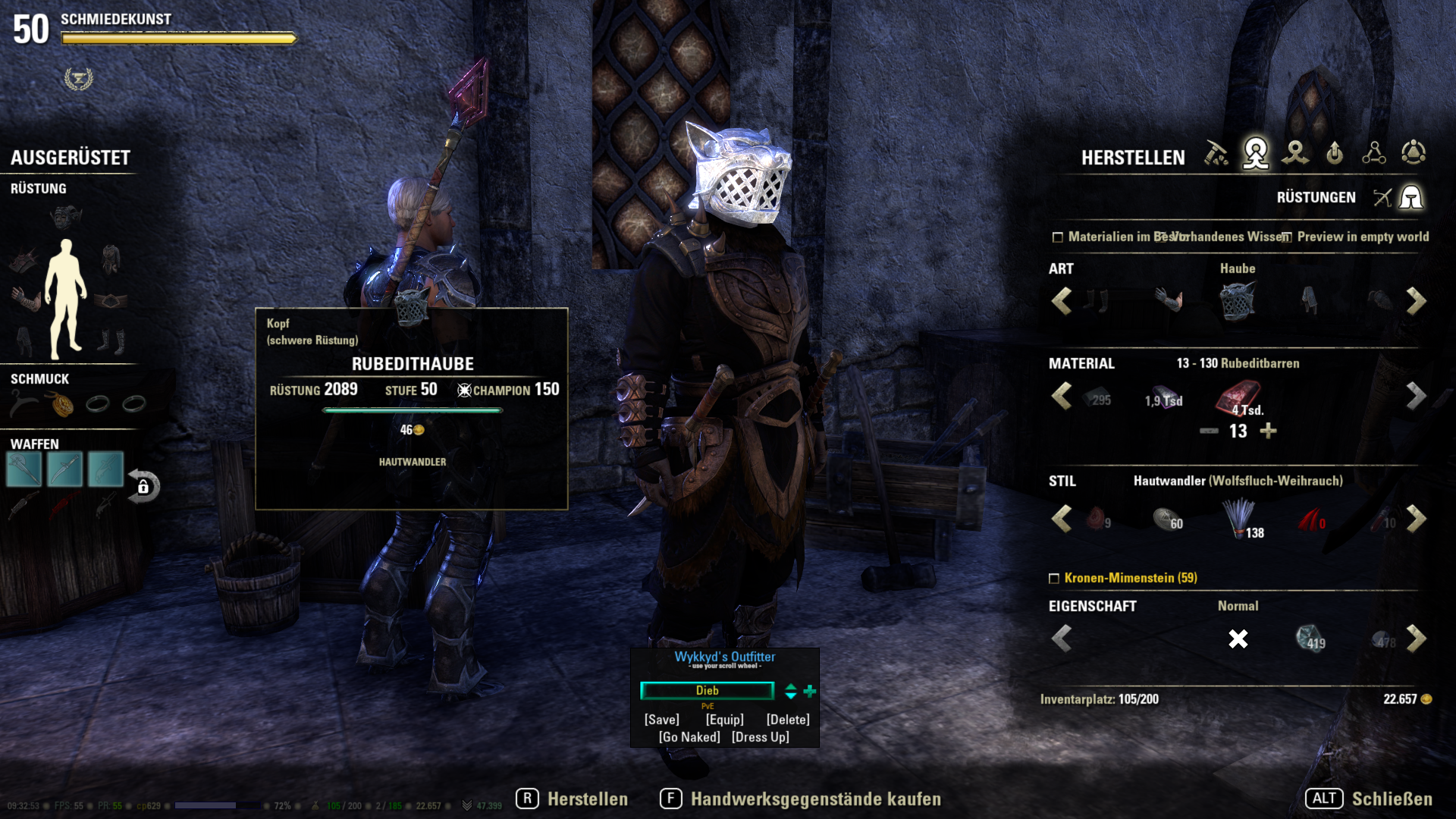Increase Rubeditbarren material amount with plus
This screenshot has width=1456, height=819.
[x=1268, y=431]
